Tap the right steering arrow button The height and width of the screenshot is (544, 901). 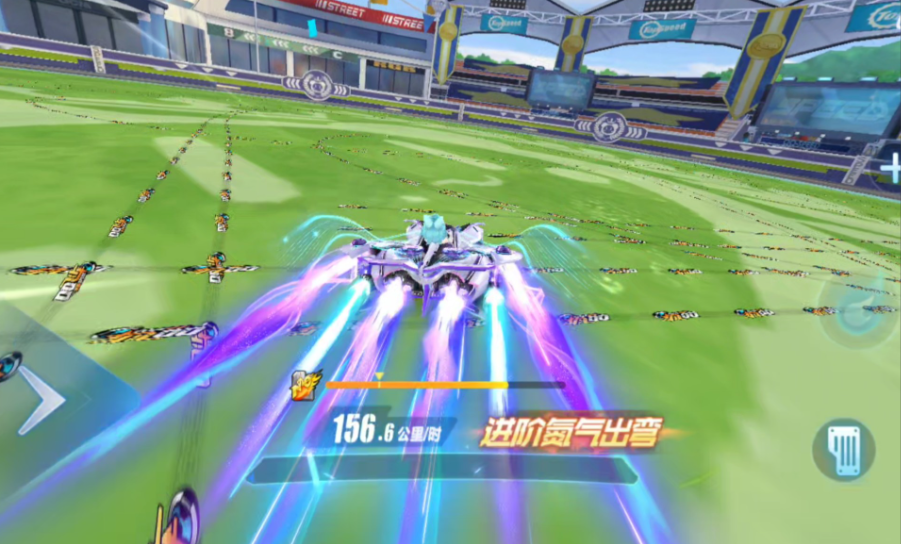[41, 400]
